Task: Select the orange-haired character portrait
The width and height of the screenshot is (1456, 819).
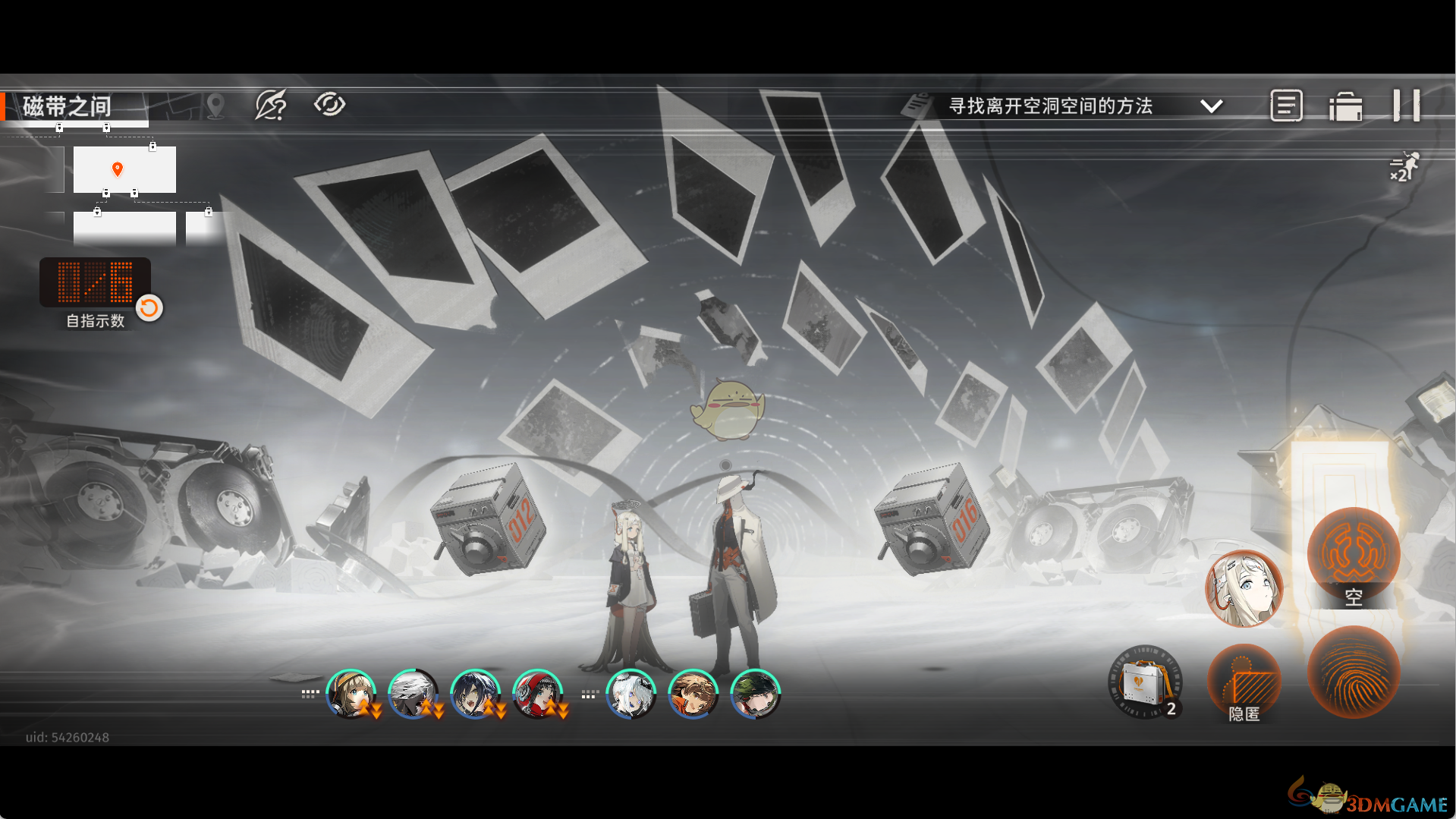Action: (x=693, y=694)
